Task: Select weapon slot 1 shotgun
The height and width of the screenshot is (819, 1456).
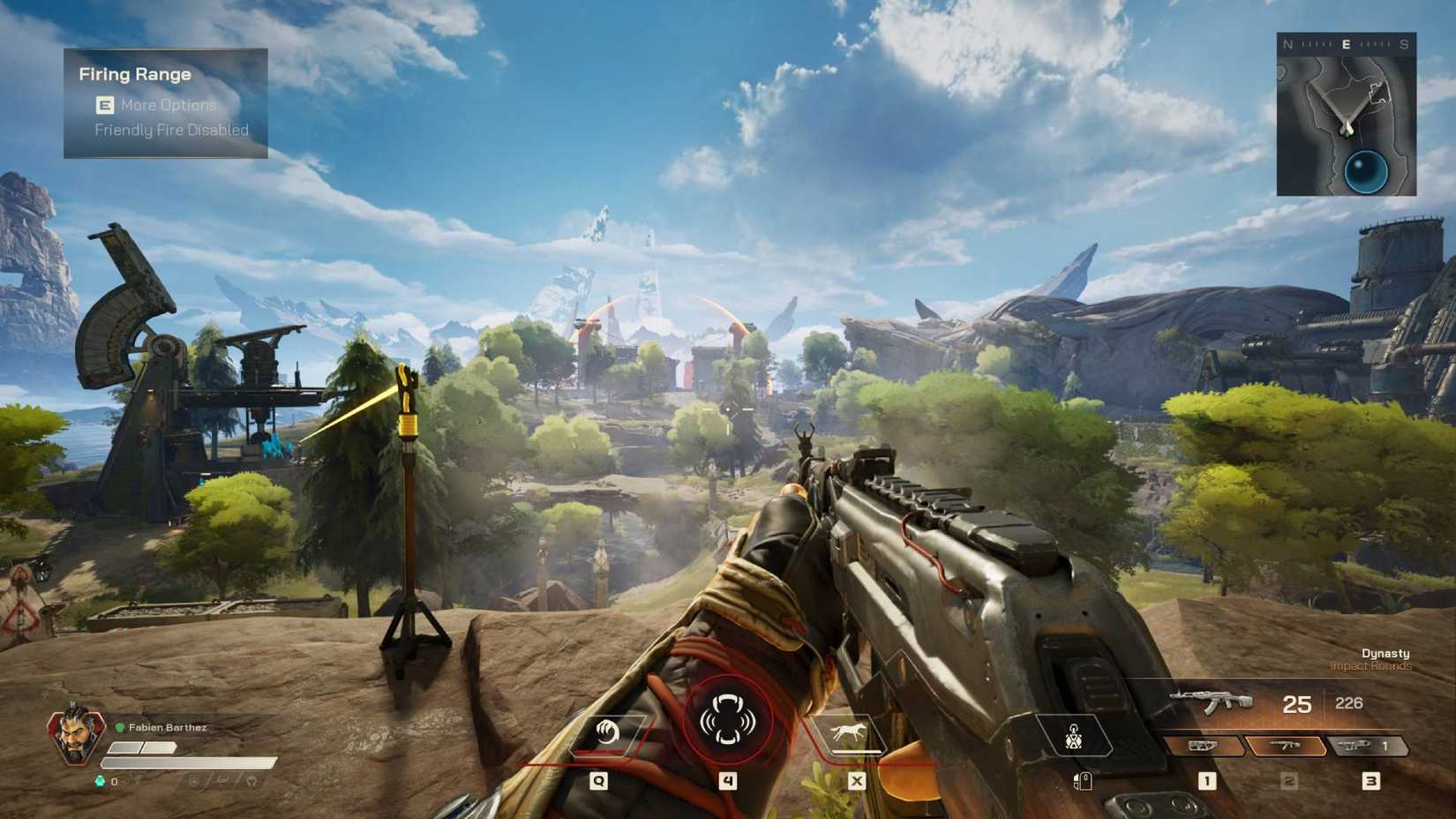Action: [x=1205, y=746]
